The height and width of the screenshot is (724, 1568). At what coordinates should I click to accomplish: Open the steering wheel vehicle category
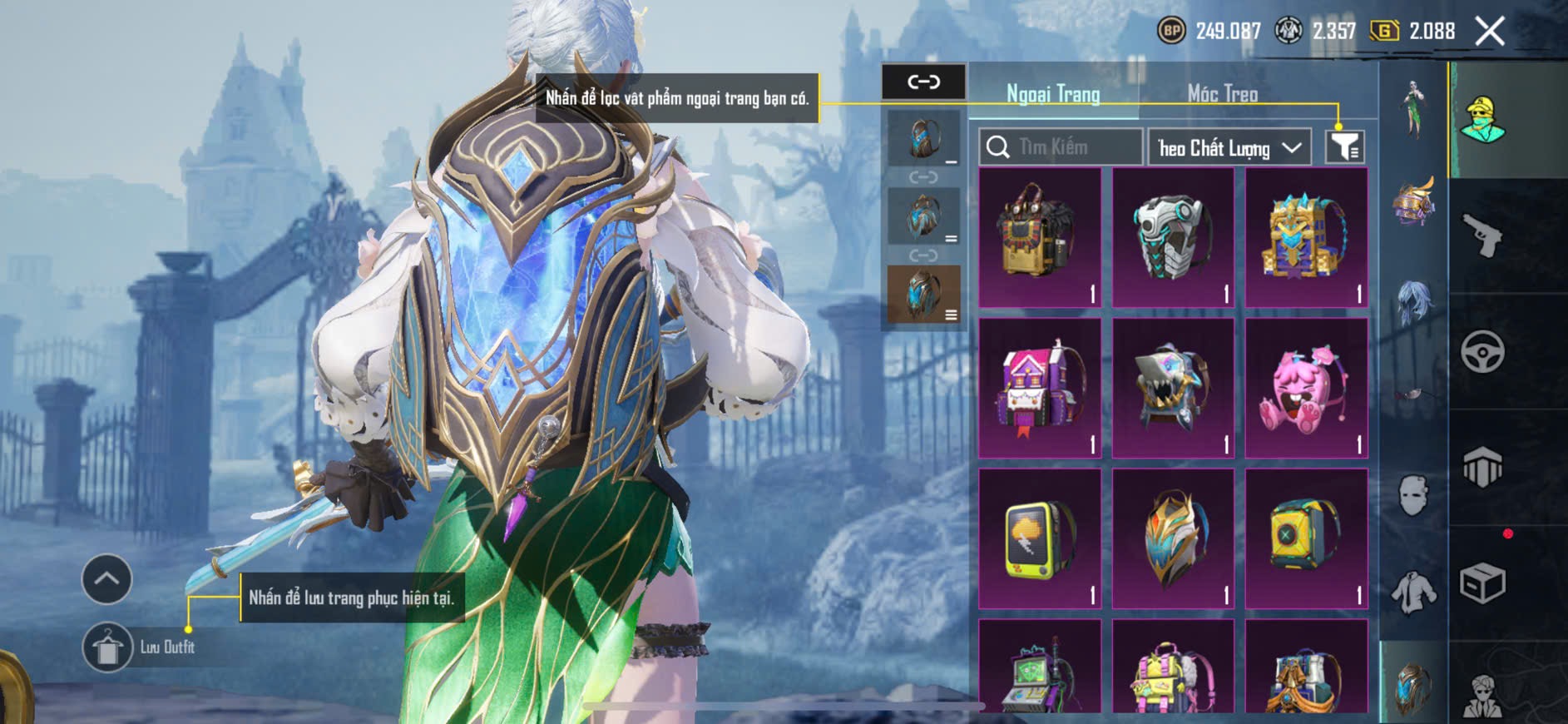click(1482, 352)
